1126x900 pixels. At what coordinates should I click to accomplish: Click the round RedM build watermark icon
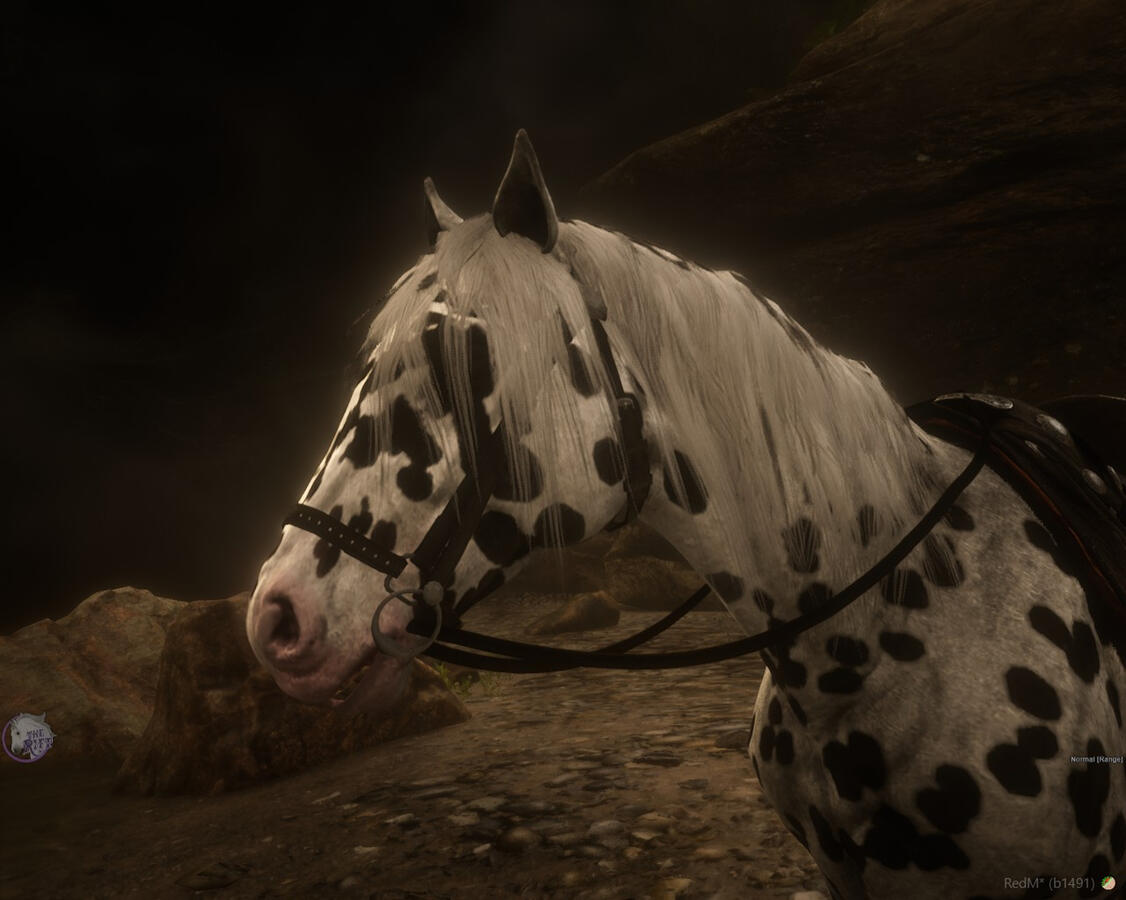1108,883
